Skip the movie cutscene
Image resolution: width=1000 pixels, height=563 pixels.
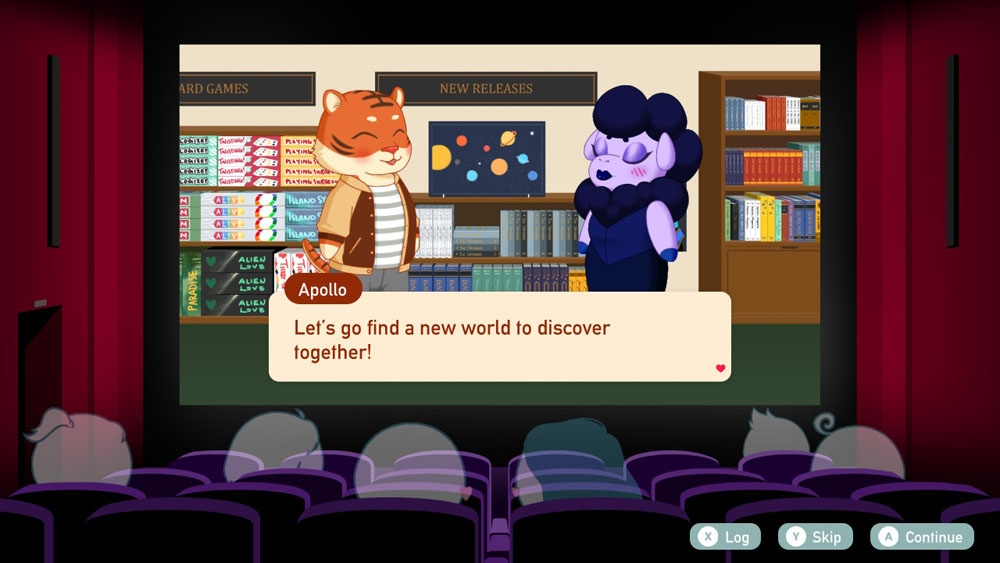(815, 537)
